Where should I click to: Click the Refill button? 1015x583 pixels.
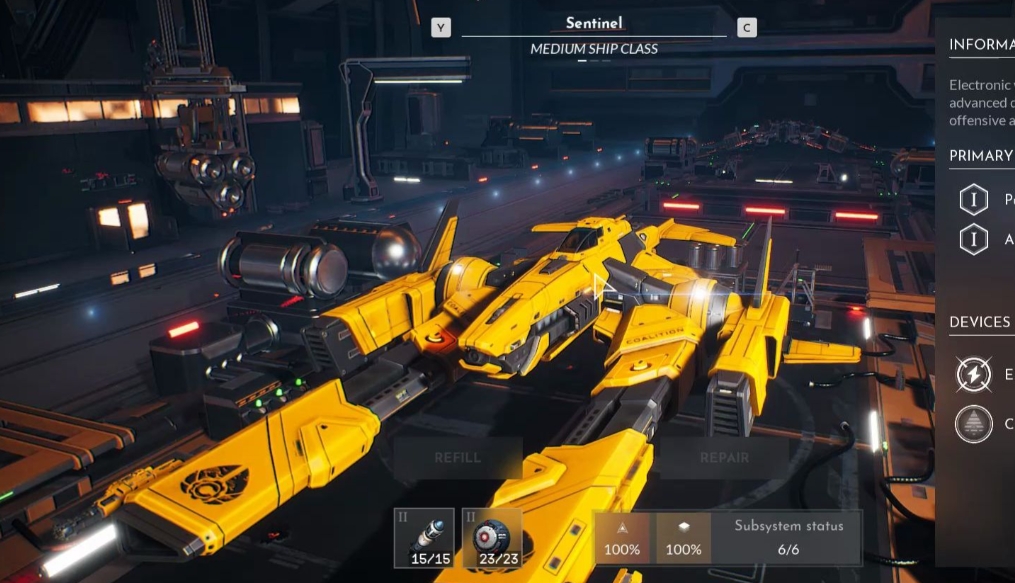[458, 458]
